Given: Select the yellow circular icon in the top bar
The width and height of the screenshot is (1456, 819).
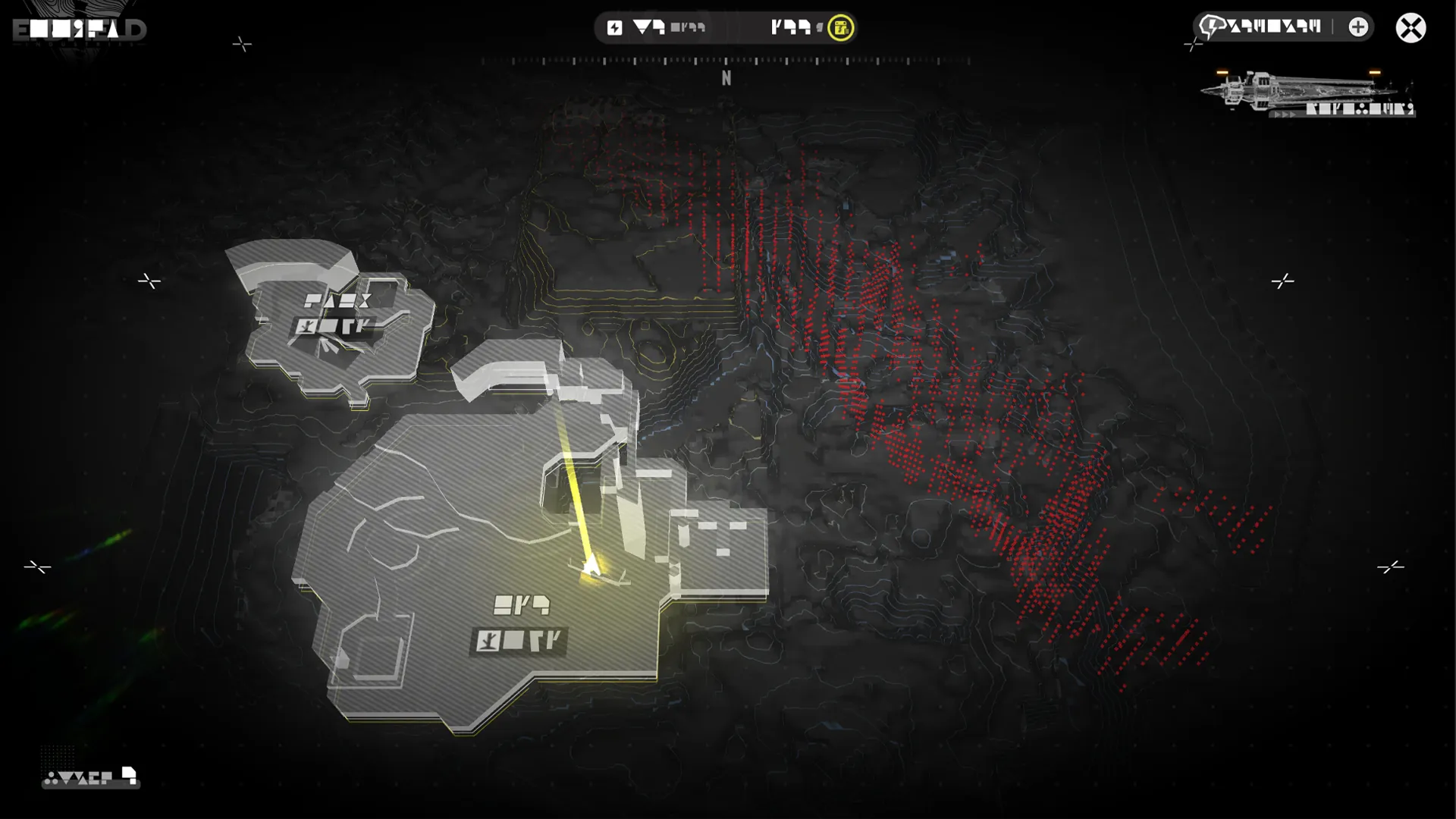Looking at the screenshot, I should [840, 28].
